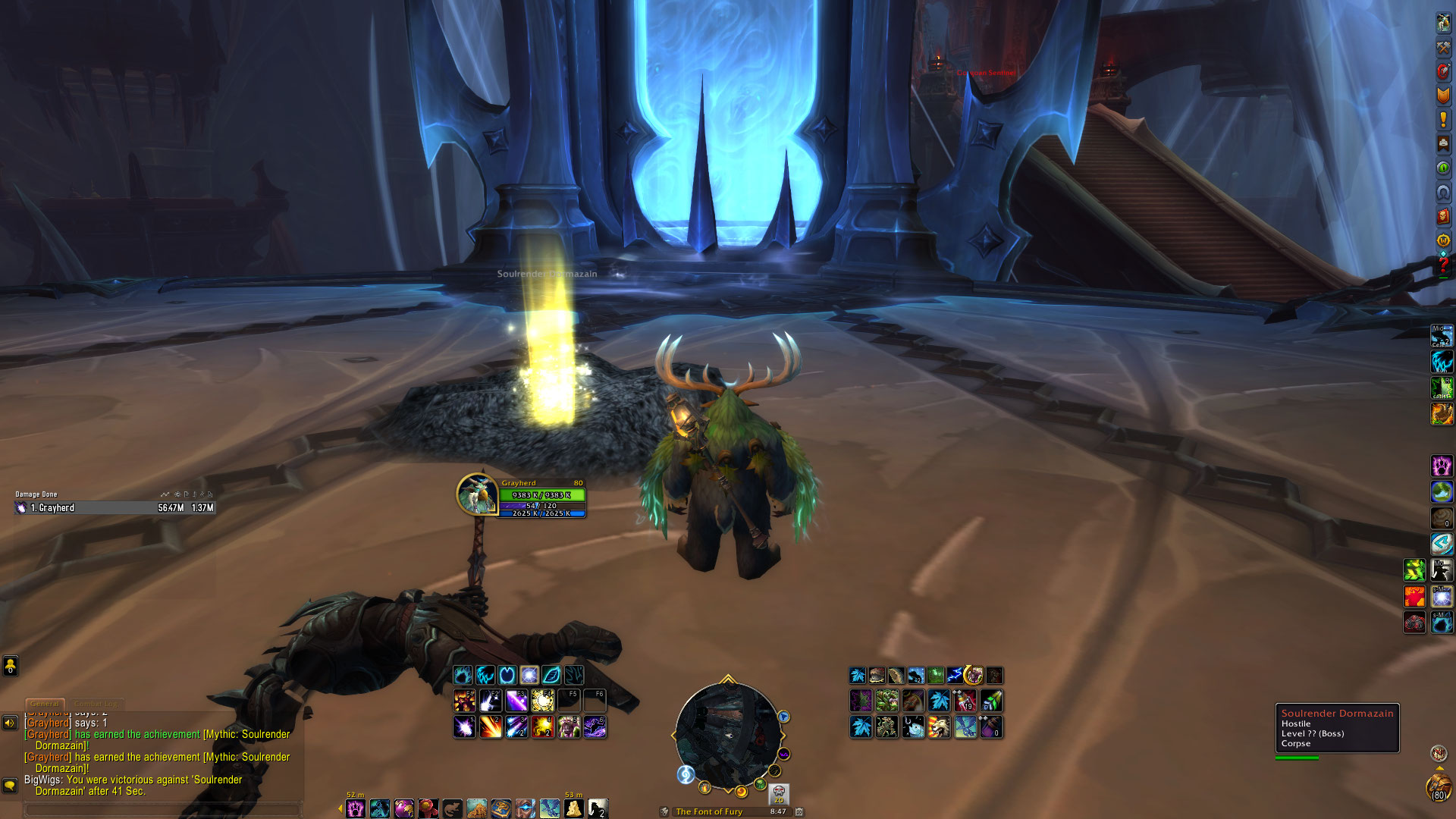Activate the roaring wolf ability icon
The image size is (1456, 819).
coord(939,727)
